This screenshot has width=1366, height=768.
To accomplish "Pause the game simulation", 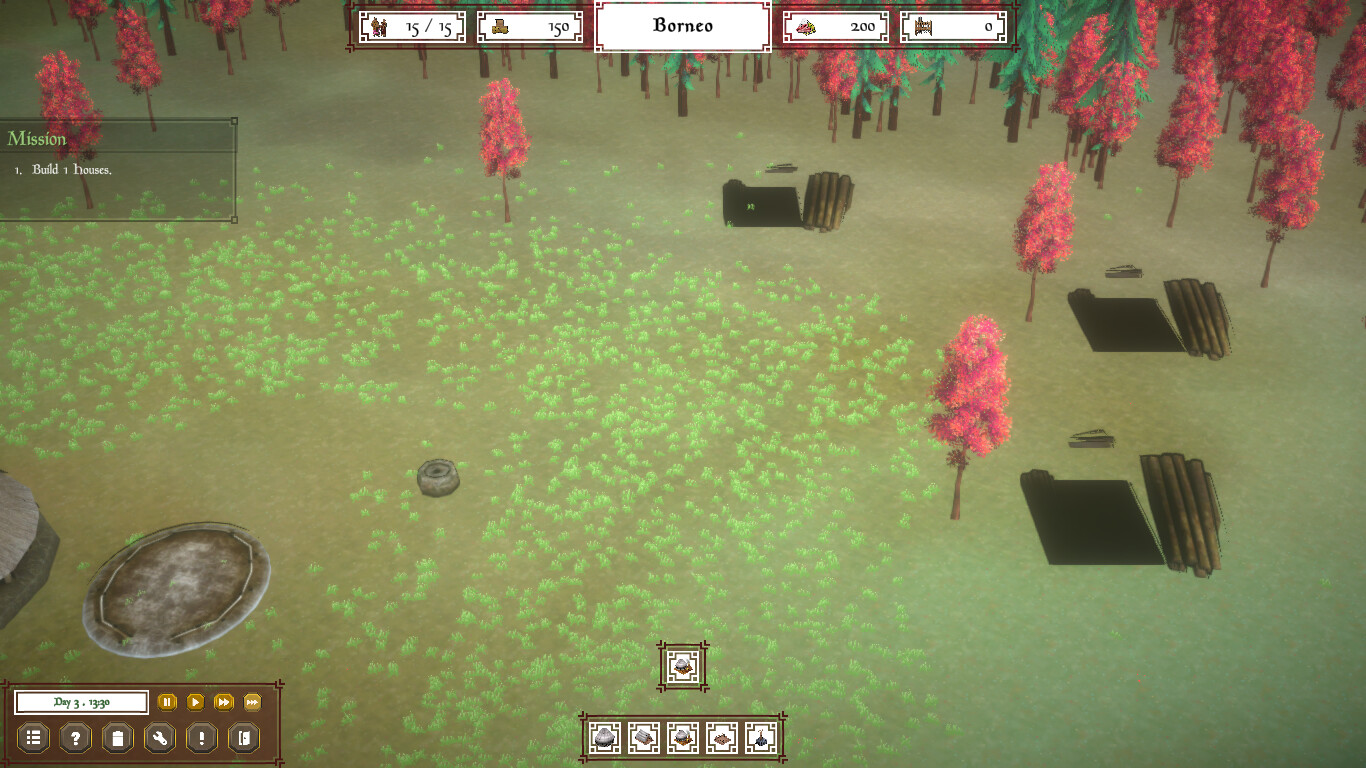I will click(x=167, y=702).
